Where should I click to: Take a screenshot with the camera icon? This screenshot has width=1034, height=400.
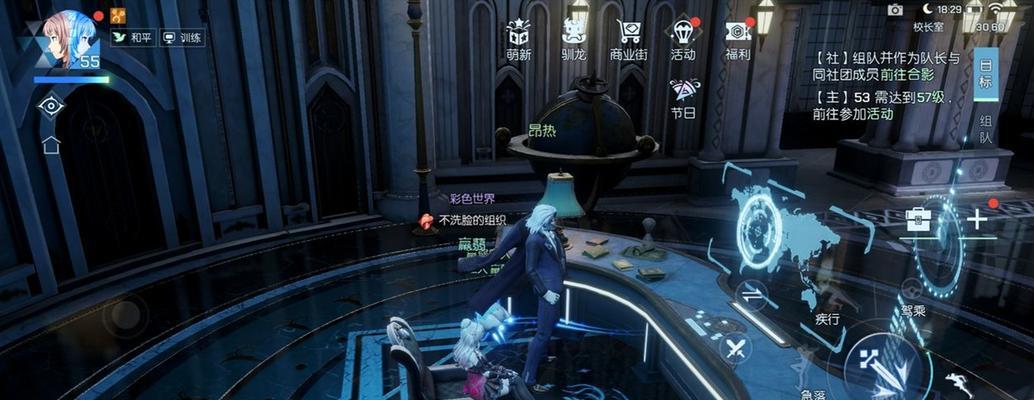click(x=895, y=9)
